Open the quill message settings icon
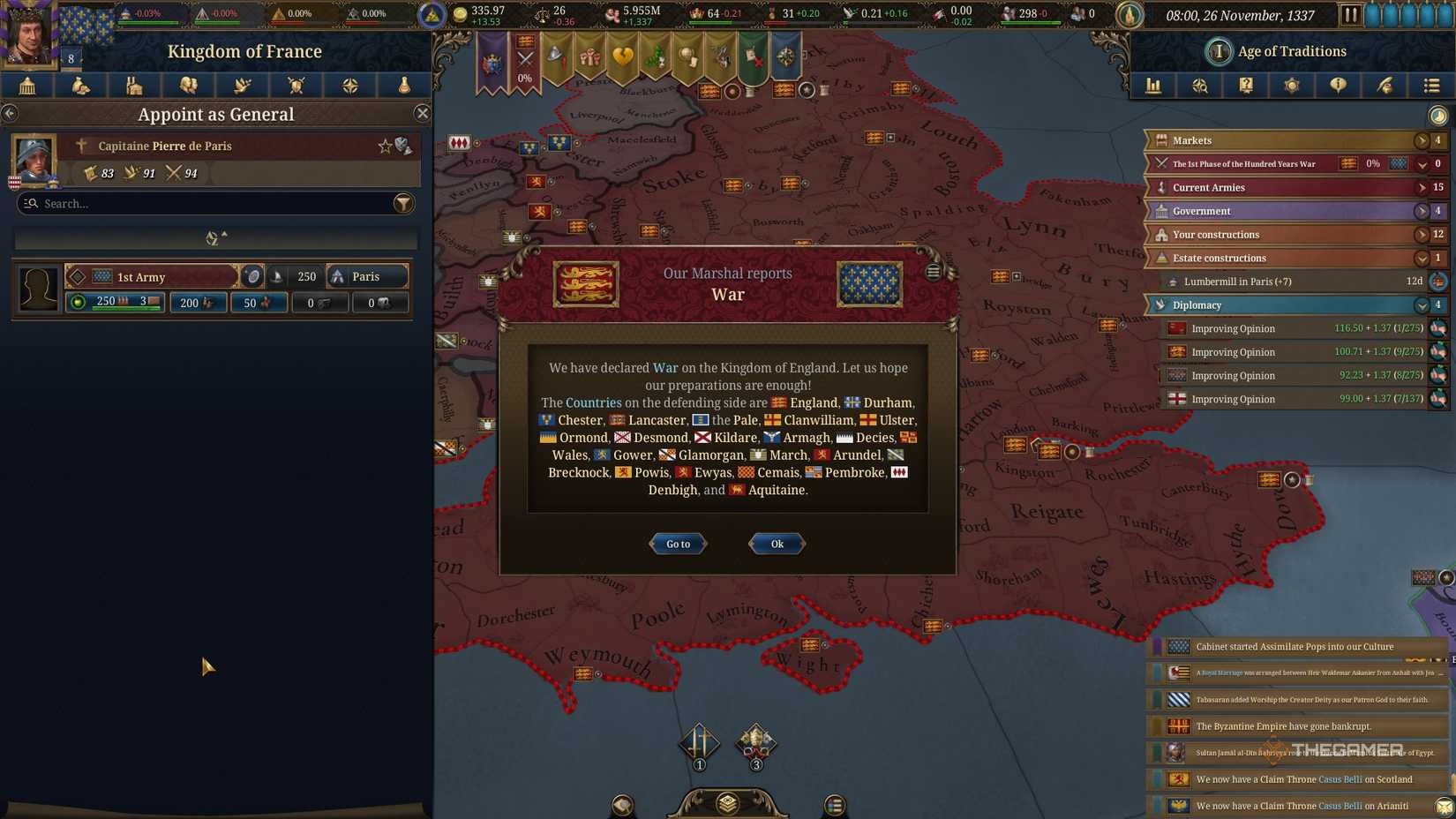Screen dimensions: 1456x819 click(1384, 86)
